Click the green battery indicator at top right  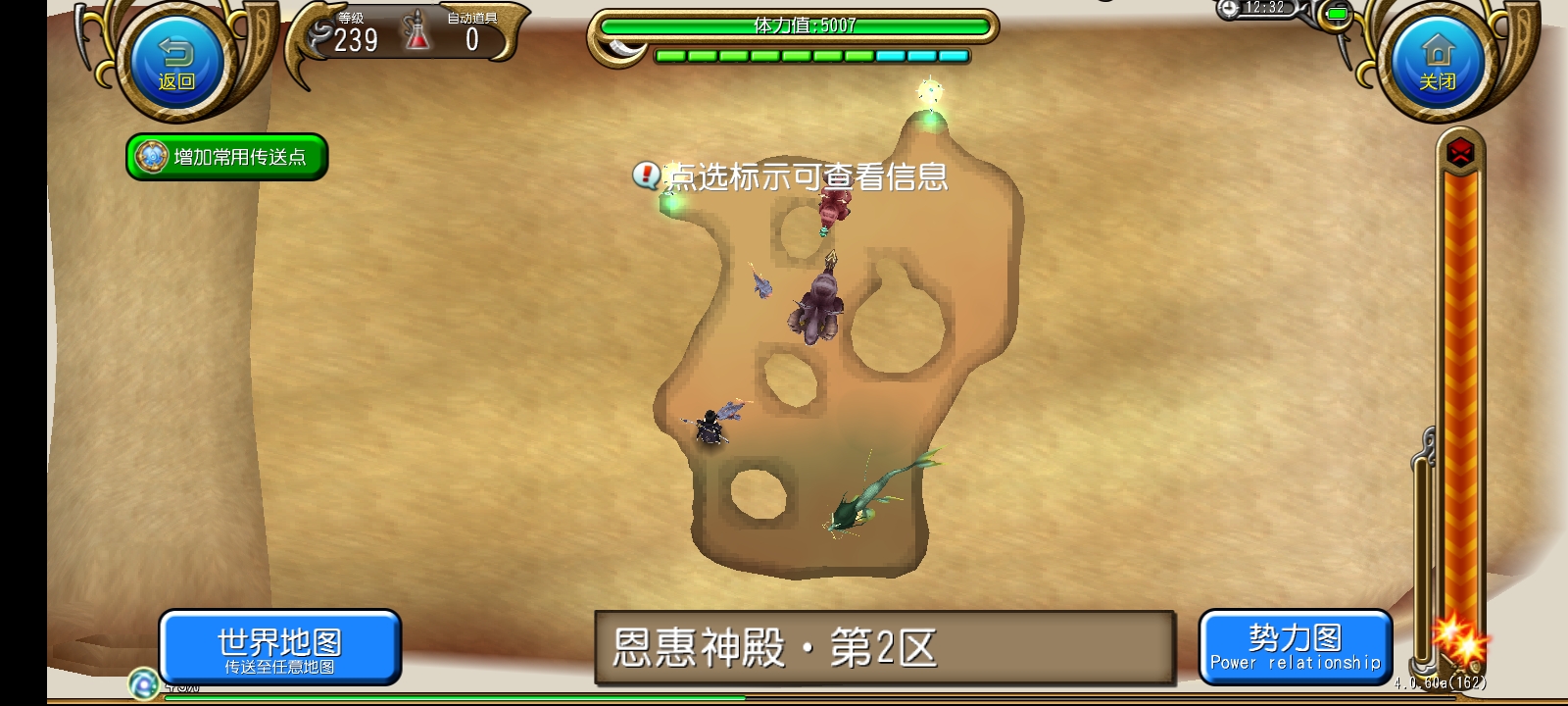pyautogui.click(x=1337, y=14)
